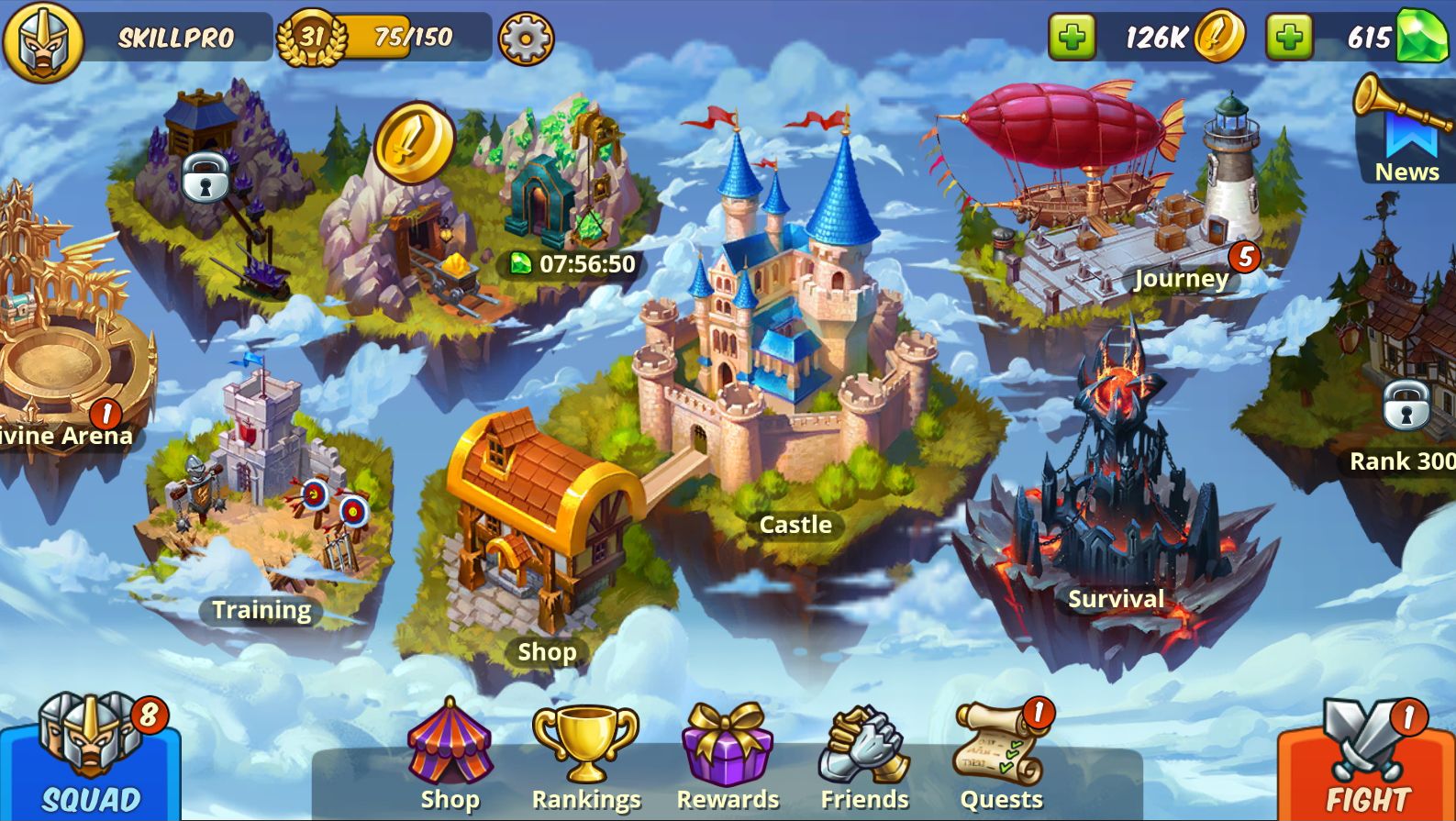
Task: Buy more green gems with the plus button
Action: coord(1289,38)
